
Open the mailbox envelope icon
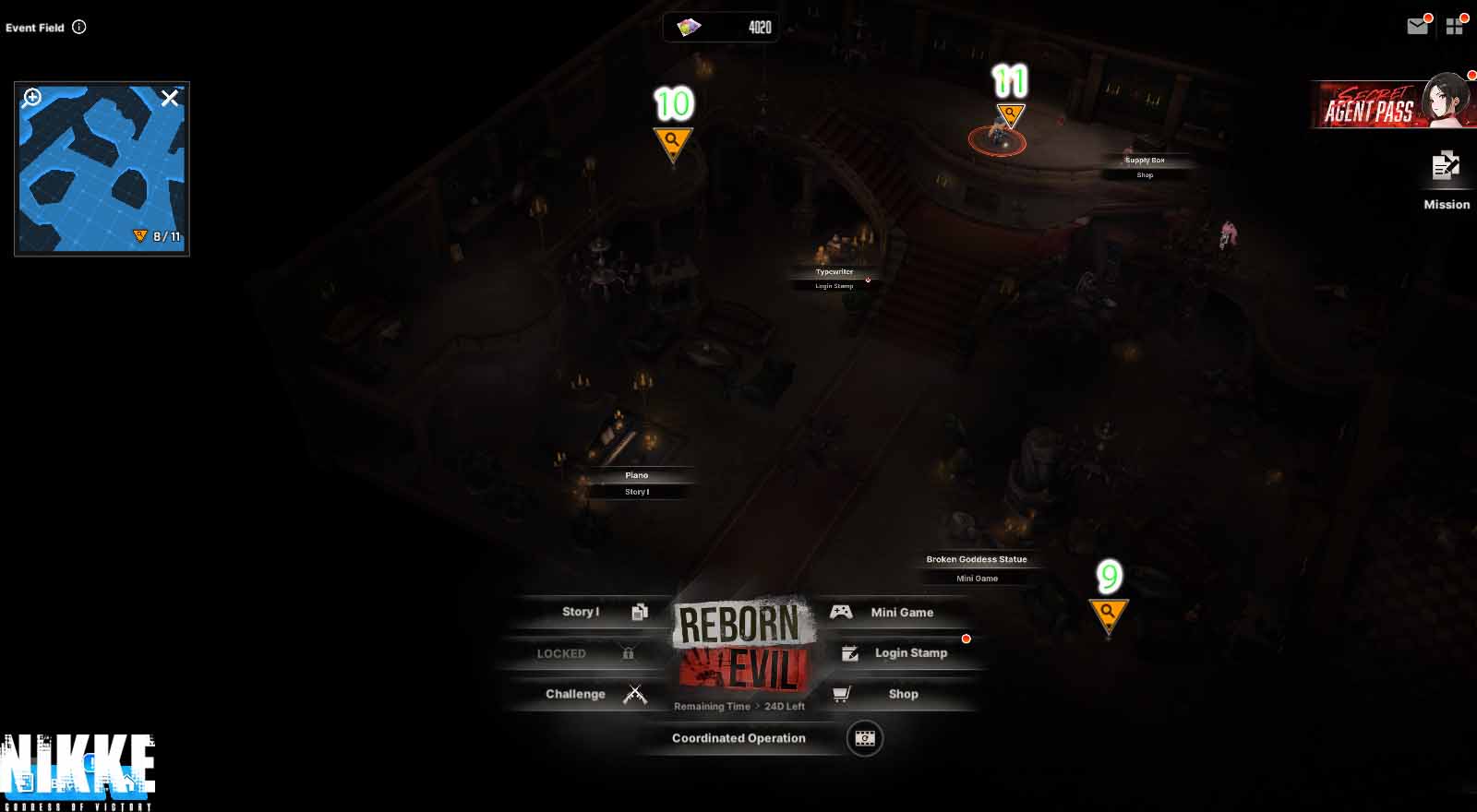1417,27
